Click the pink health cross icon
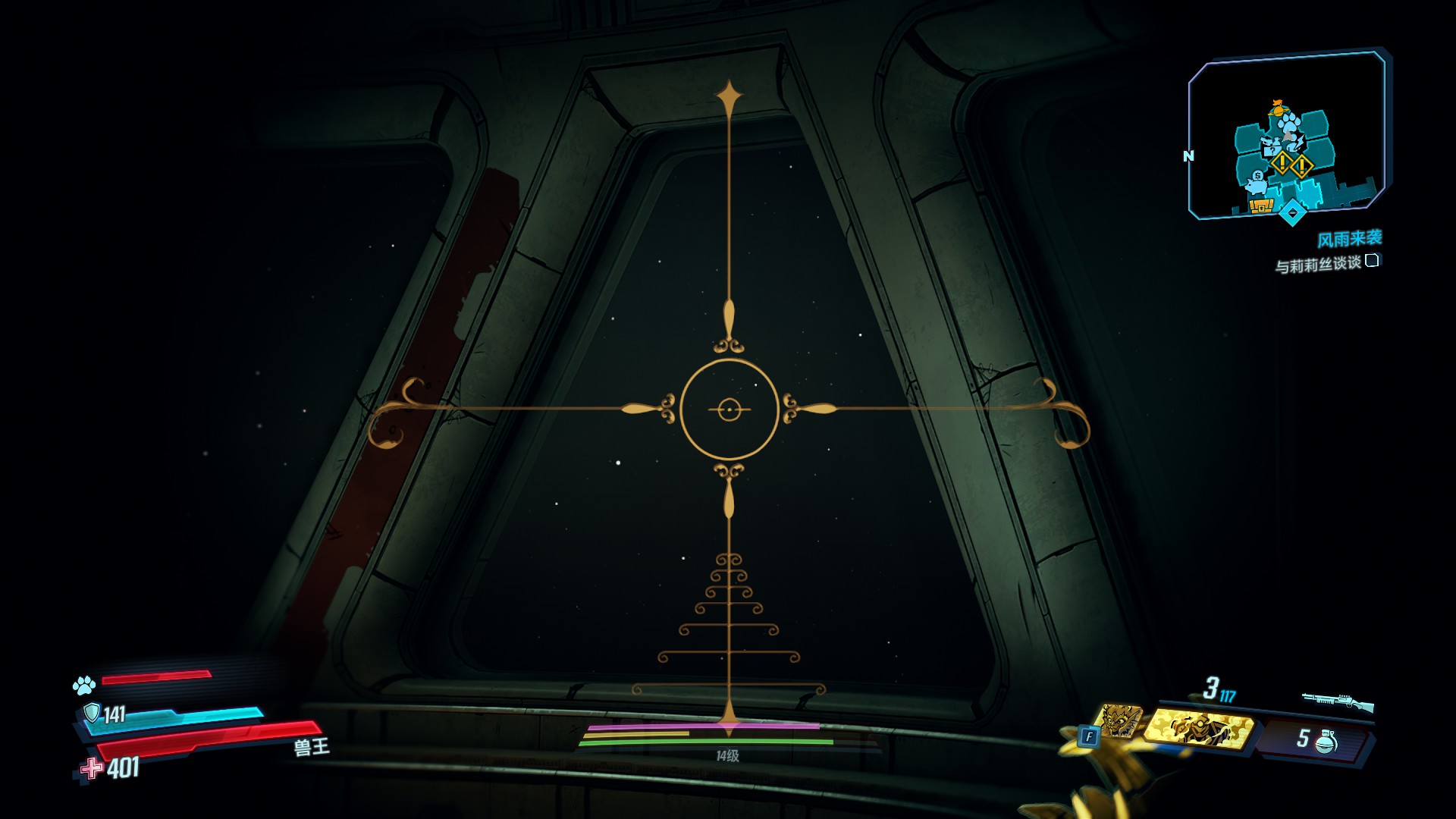This screenshot has height=819, width=1456. 92,768
